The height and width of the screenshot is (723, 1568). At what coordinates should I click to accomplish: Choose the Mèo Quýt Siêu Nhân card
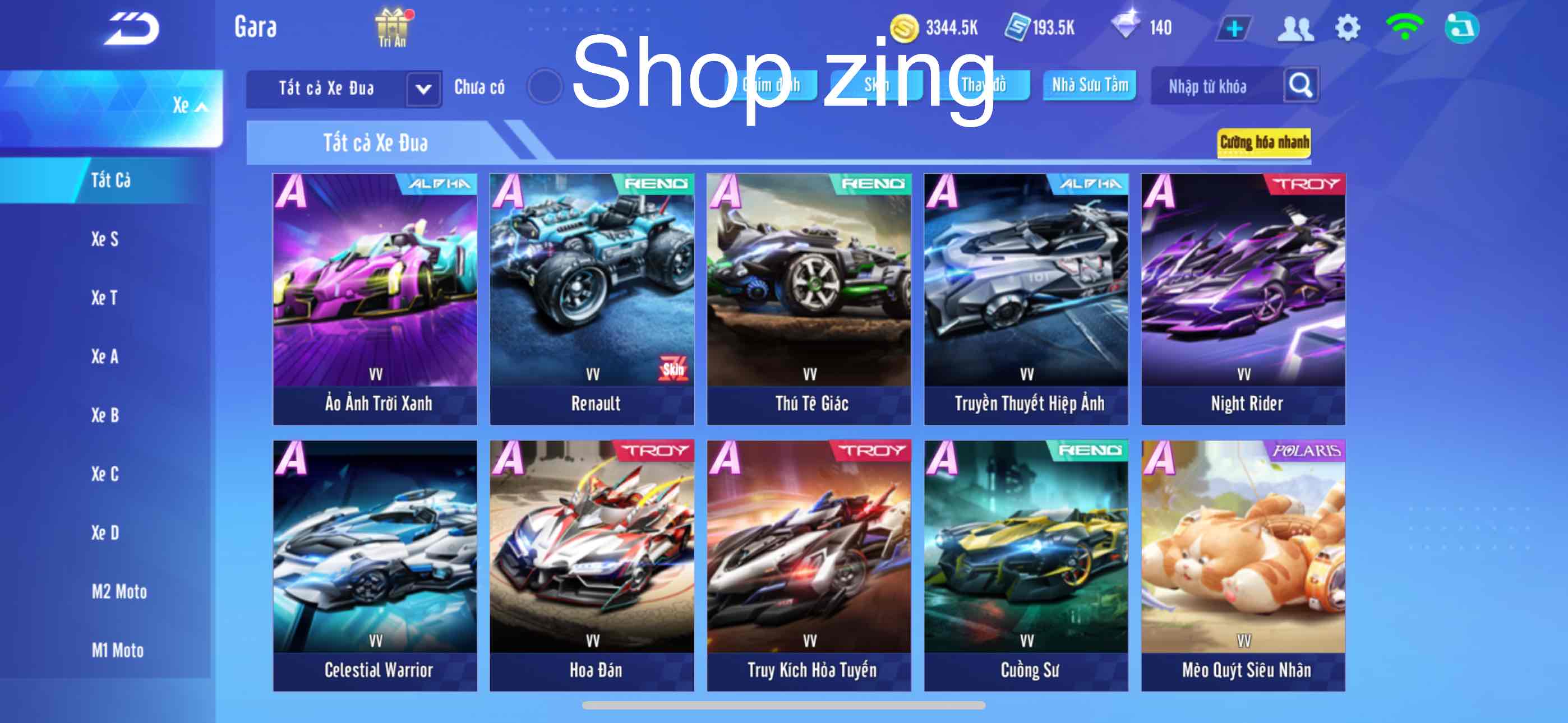pos(1243,566)
